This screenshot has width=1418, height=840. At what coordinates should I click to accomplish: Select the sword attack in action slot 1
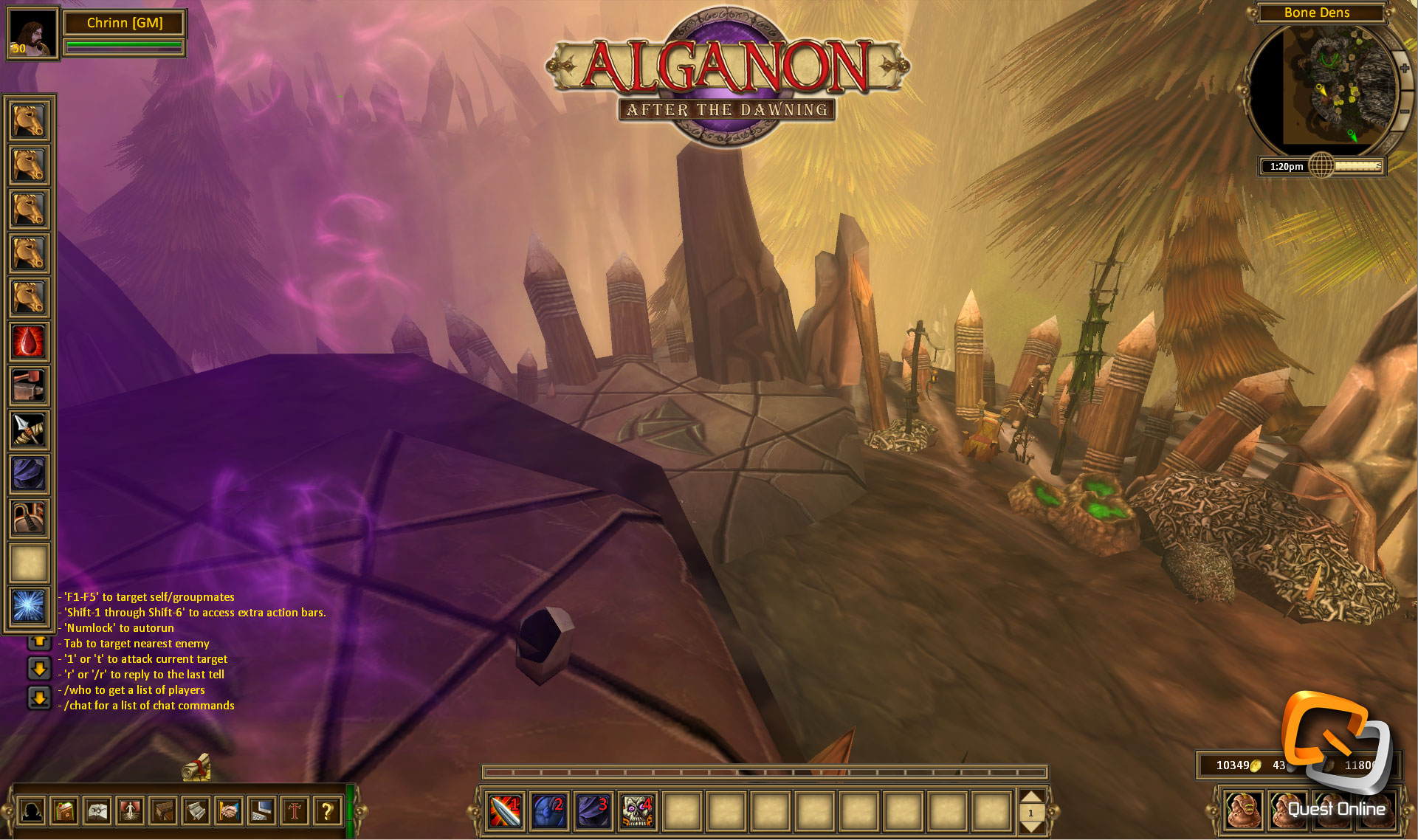(x=505, y=810)
